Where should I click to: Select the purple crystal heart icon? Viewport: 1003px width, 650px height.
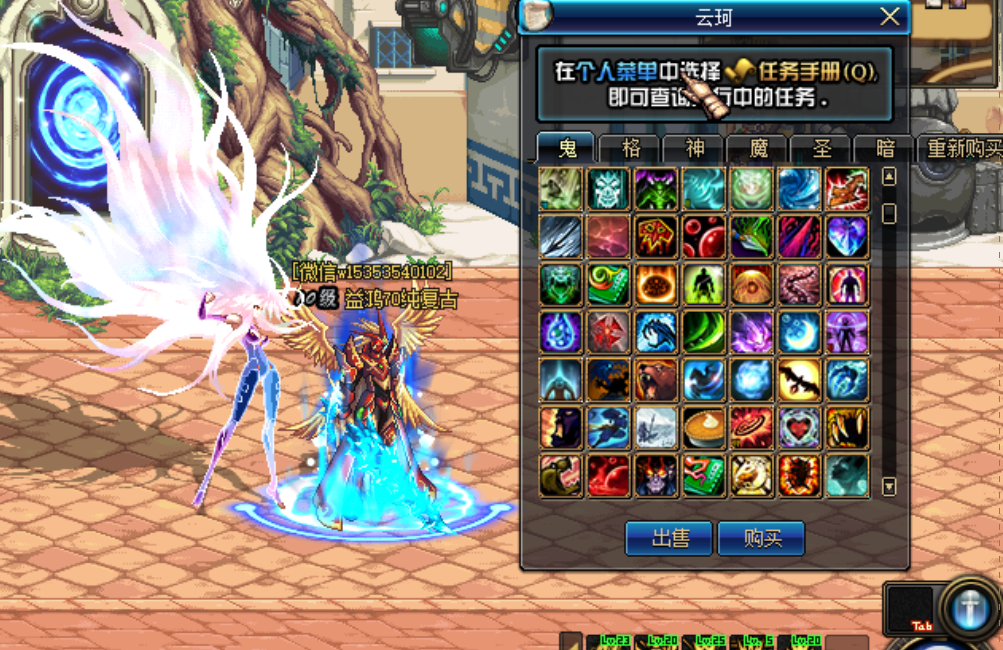click(848, 236)
